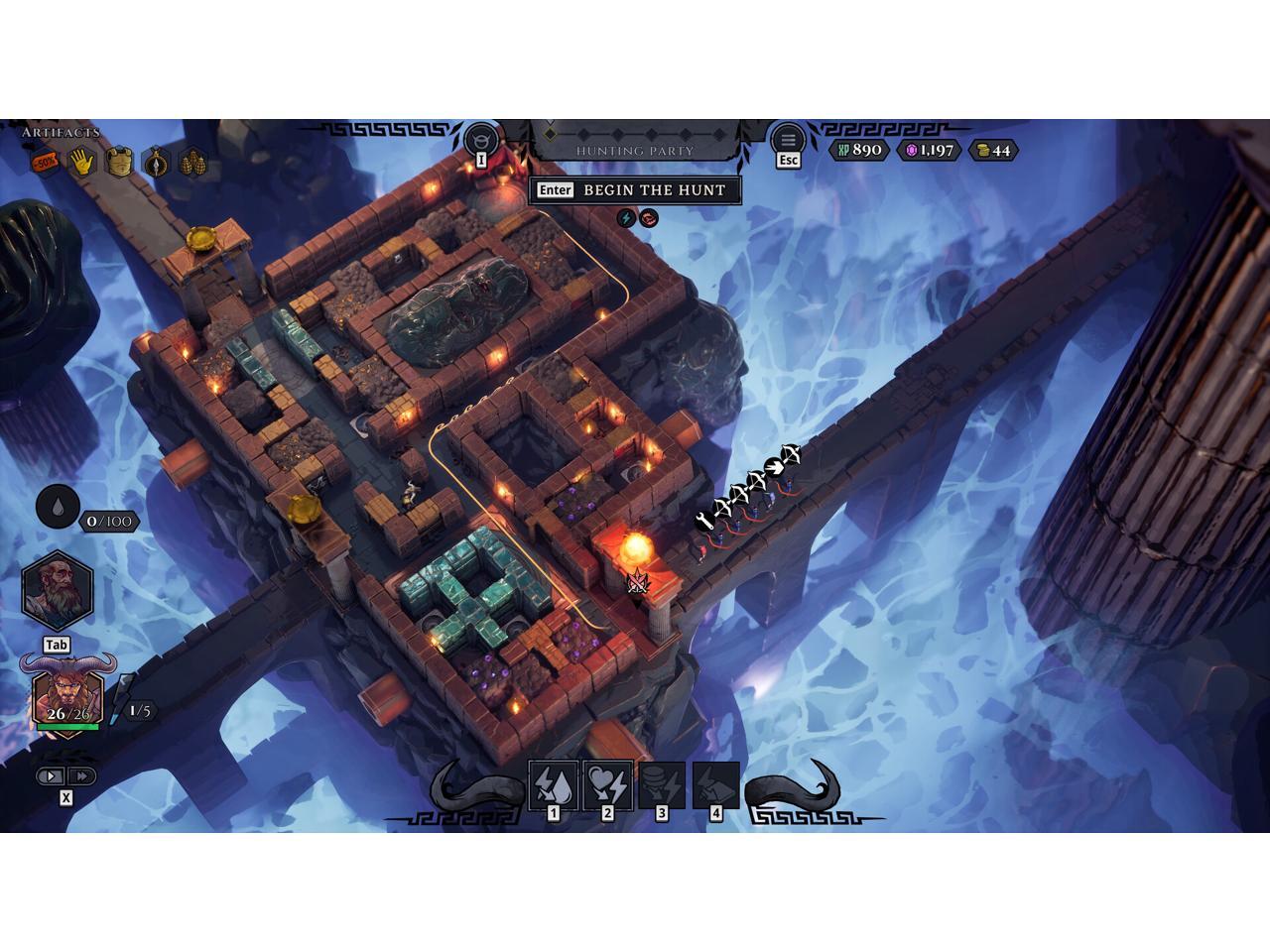Open the minotaur horned-head info icon
Image resolution: width=1270 pixels, height=952 pixels.
pyautogui.click(x=481, y=138)
